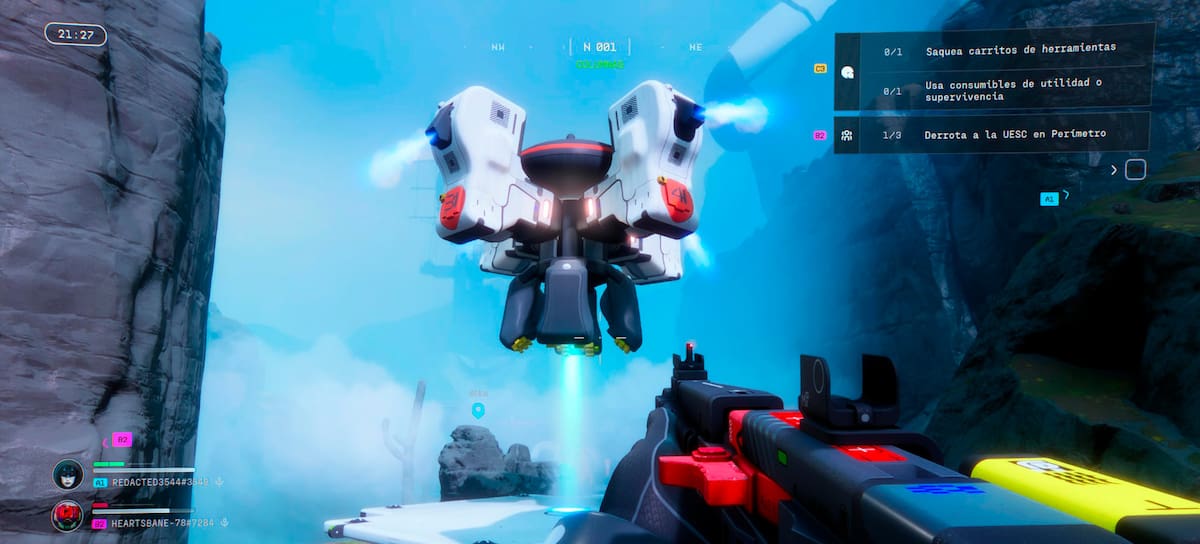The image size is (1200, 544).
Task: Select the 'Saquea carritos de herramientas' objective
Action: 1020,48
